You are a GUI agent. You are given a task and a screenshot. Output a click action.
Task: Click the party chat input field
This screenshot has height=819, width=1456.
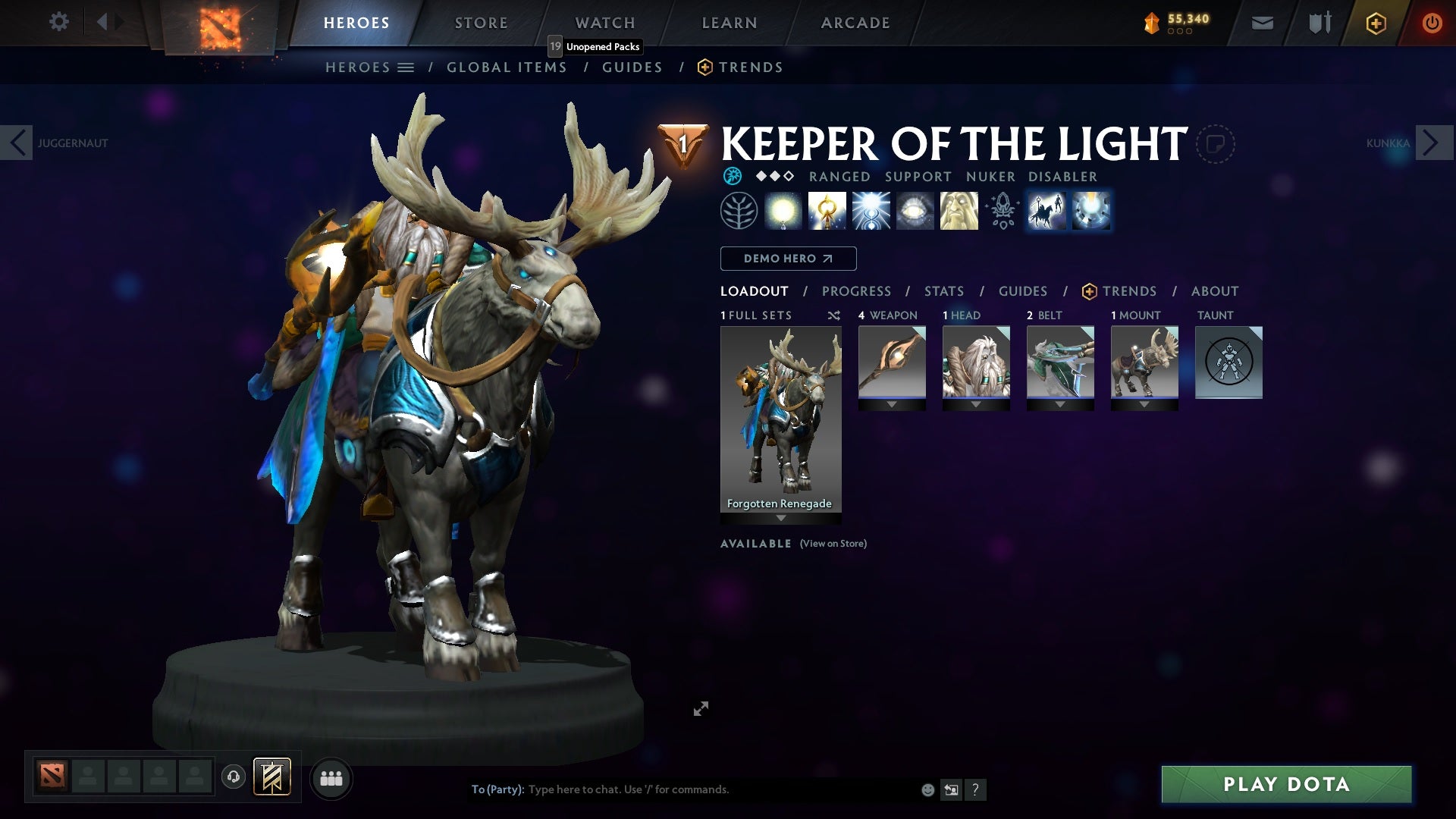pos(682,789)
